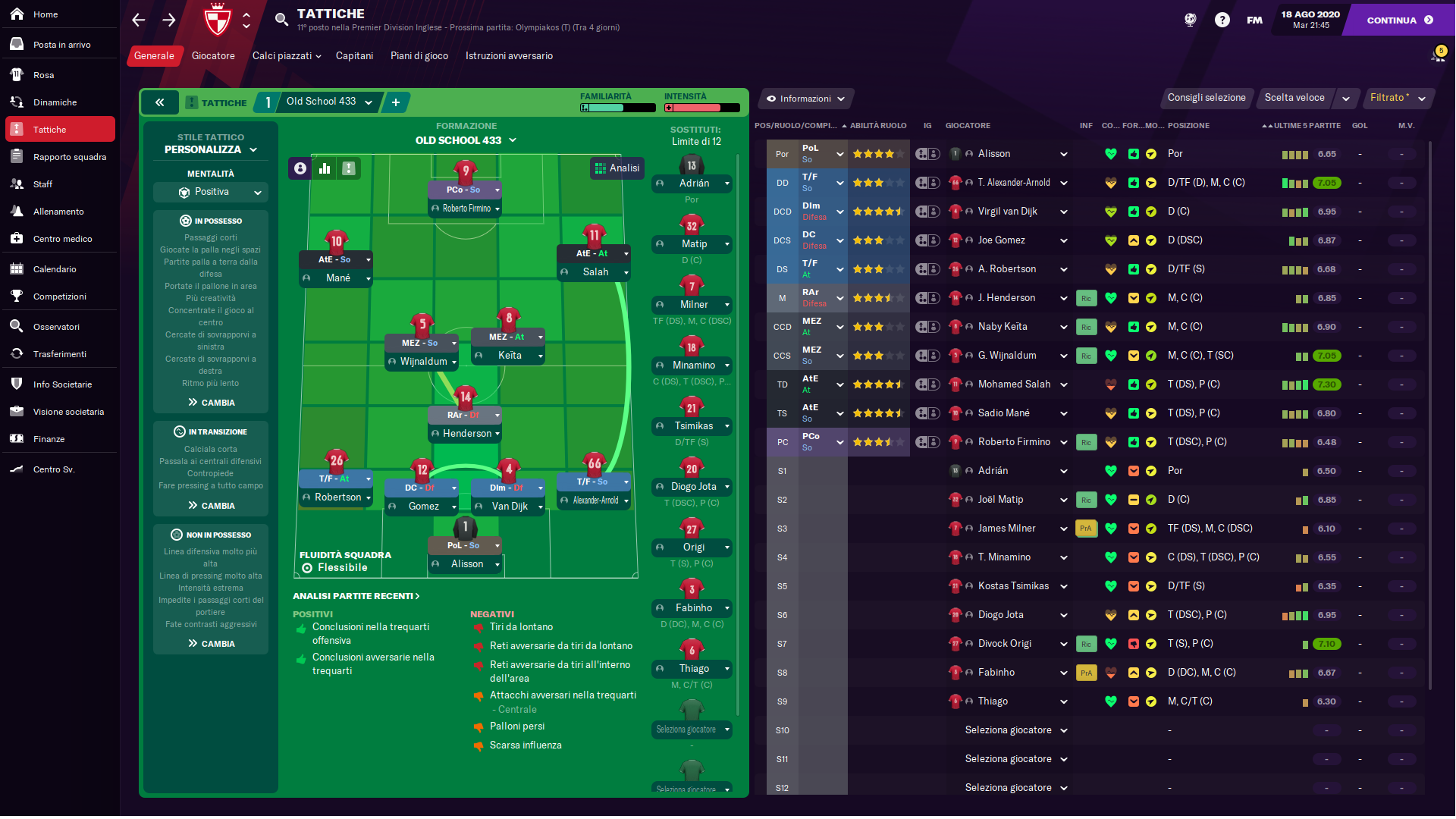Add a new tactic with plus button

click(x=396, y=102)
